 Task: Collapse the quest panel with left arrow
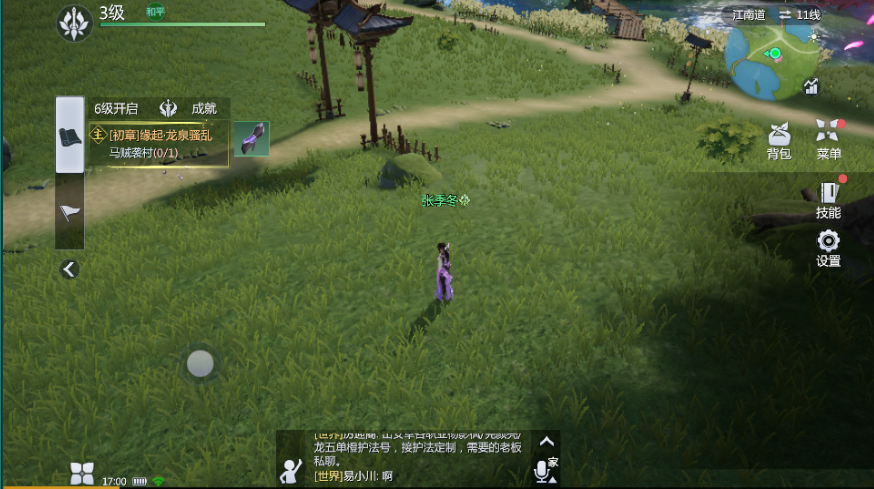click(69, 269)
